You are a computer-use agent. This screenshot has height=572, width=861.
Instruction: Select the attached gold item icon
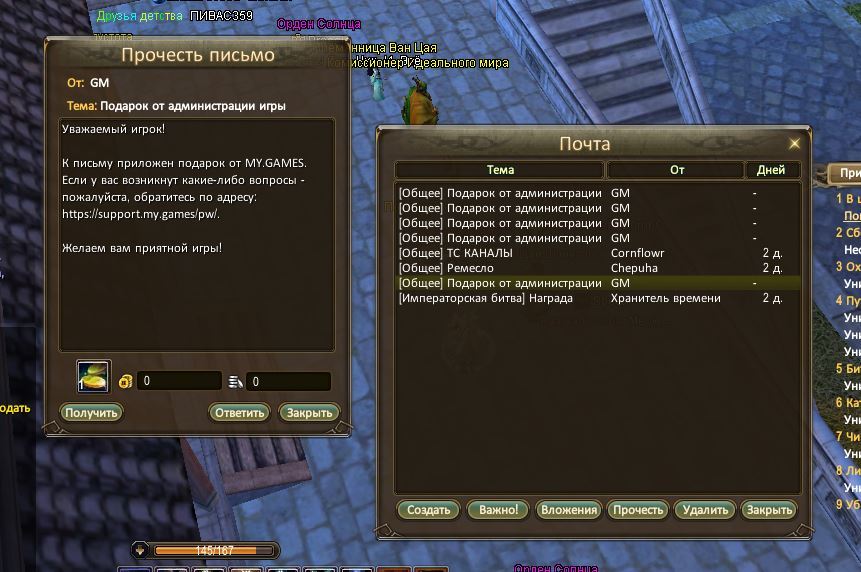point(94,377)
